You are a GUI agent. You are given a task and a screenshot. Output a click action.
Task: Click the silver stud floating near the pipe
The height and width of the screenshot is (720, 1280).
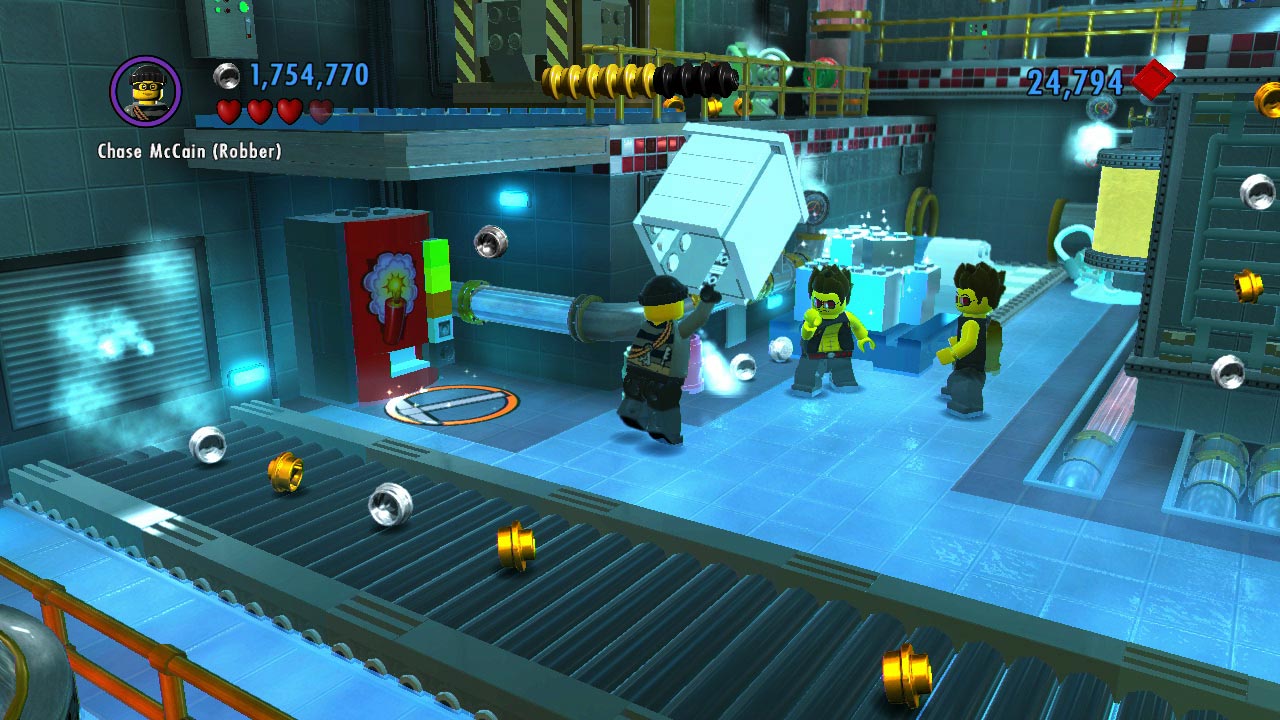tap(489, 240)
